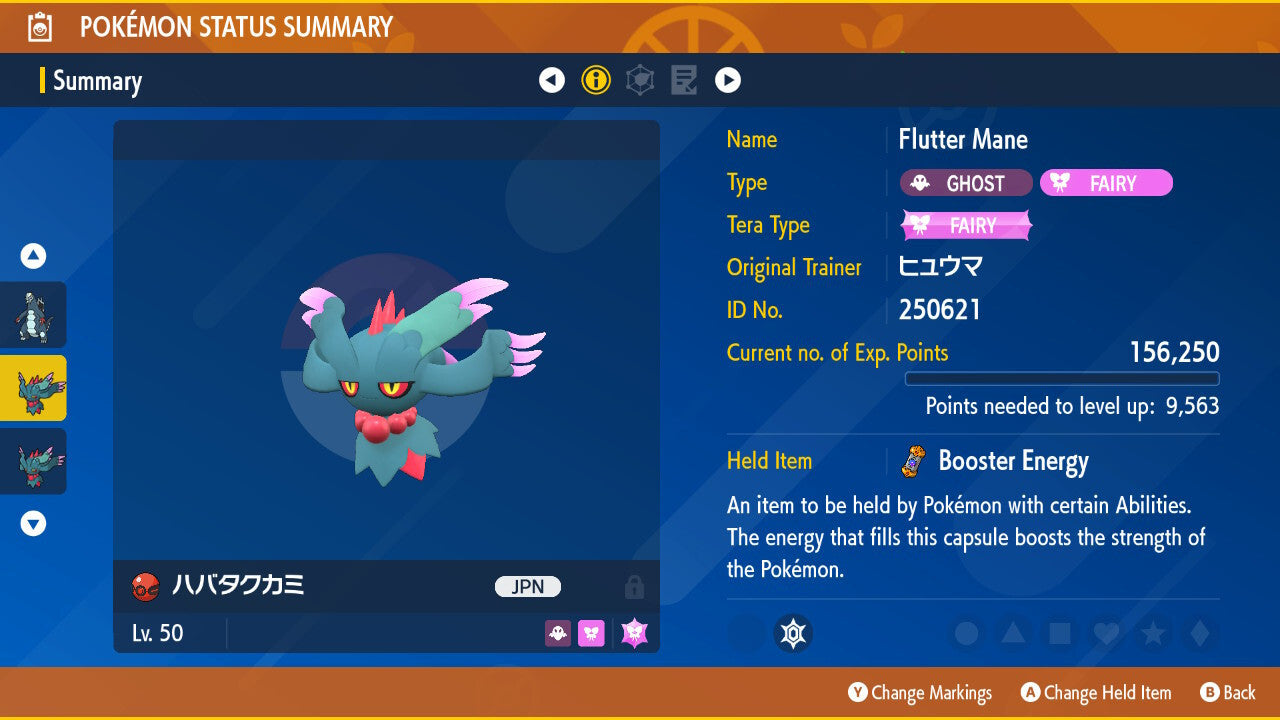Toggle the heart marking
The height and width of the screenshot is (720, 1280).
pyautogui.click(x=1105, y=633)
